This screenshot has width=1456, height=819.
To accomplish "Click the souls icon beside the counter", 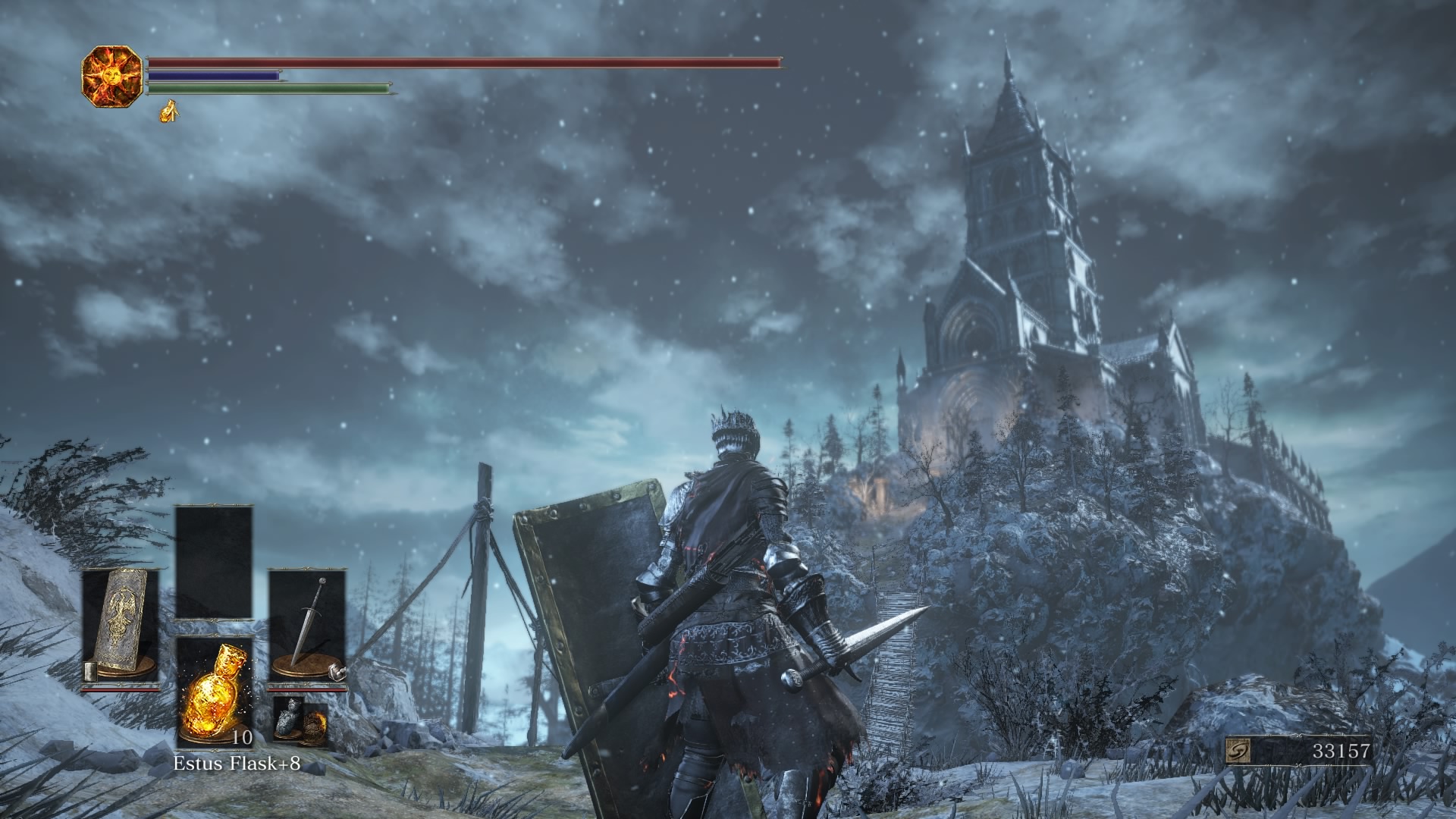I will (x=1238, y=752).
